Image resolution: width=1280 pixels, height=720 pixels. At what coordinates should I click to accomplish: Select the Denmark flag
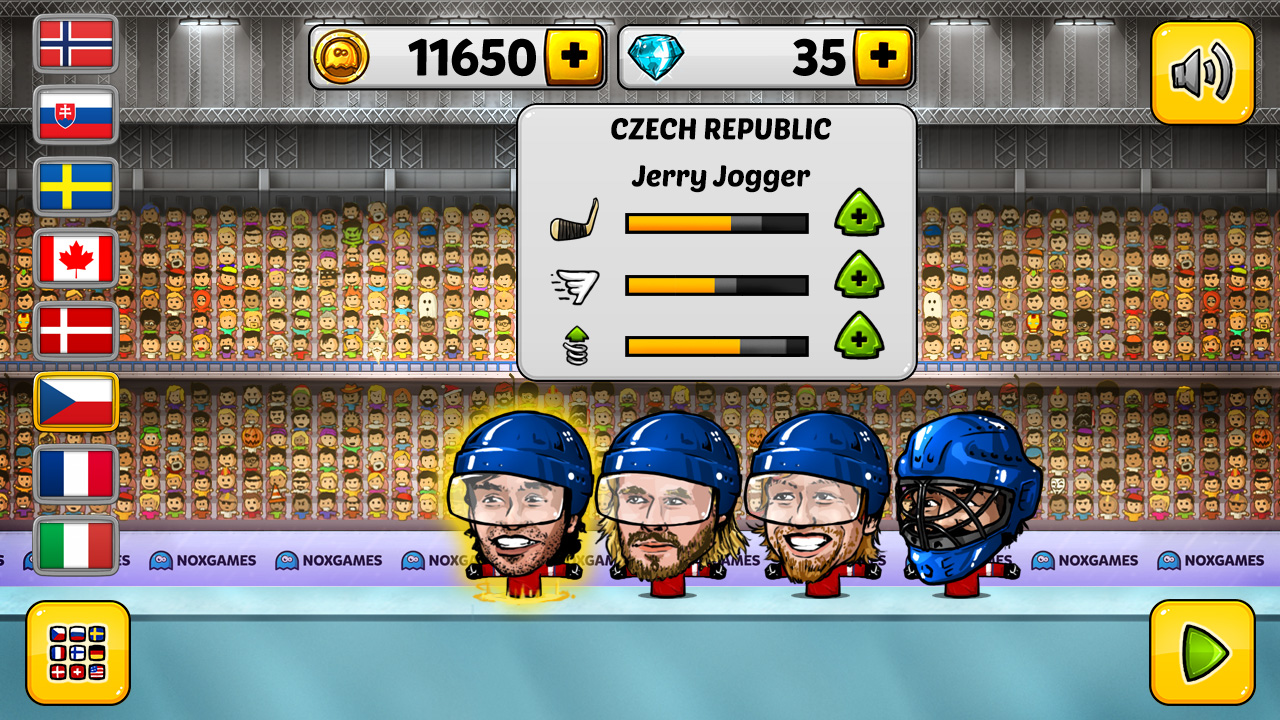[76, 330]
